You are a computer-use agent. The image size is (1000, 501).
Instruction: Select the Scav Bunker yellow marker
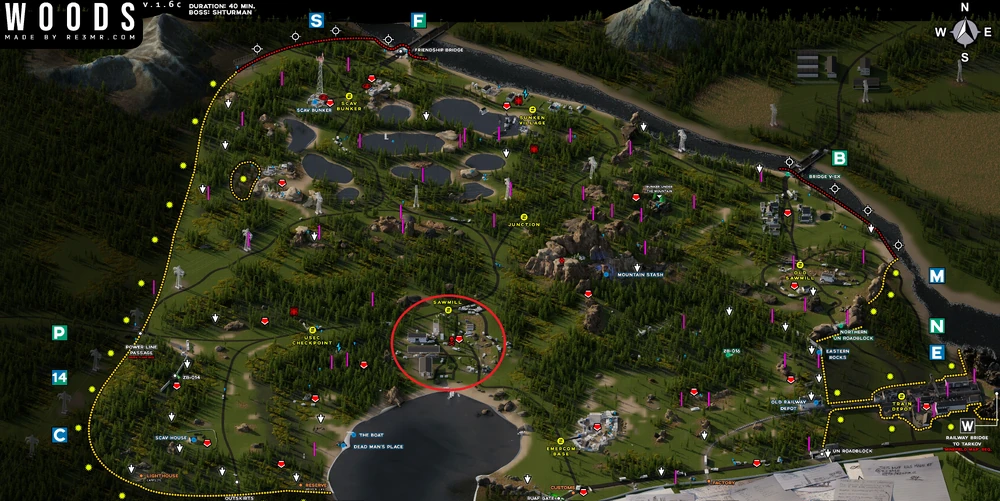pyautogui.click(x=350, y=98)
